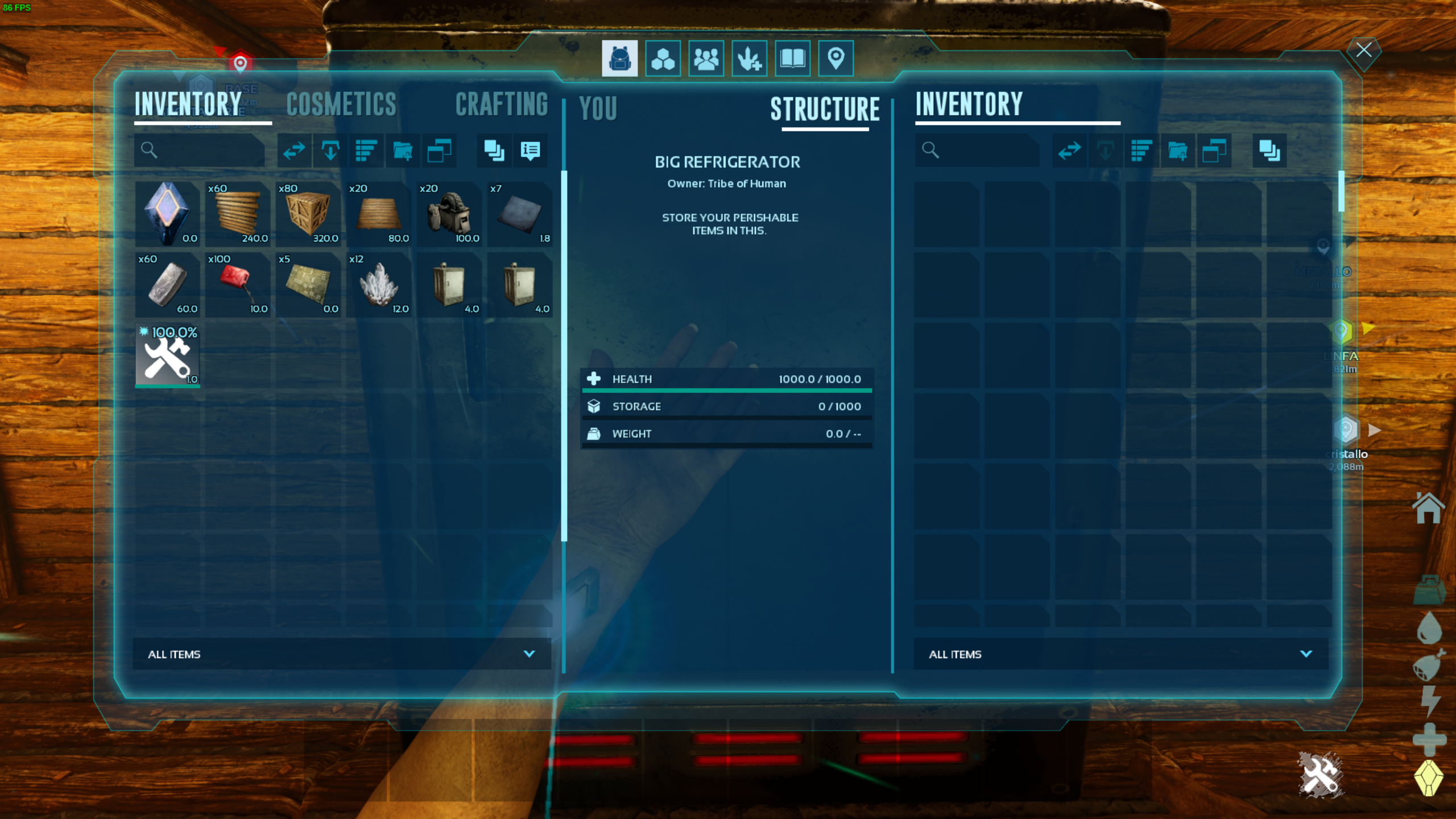This screenshot has height=819, width=1456.
Task: Select the Structure panel tab
Action: (825, 109)
